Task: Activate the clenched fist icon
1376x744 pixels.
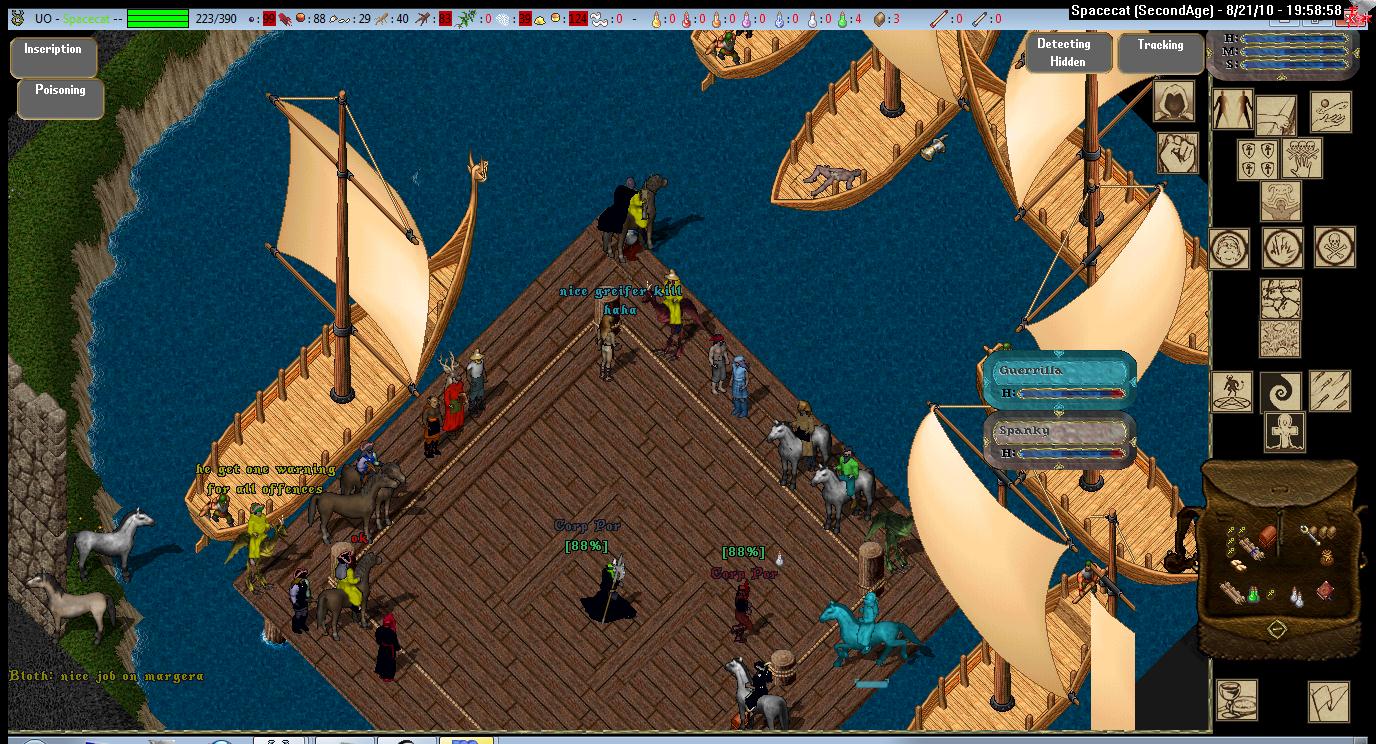Action: tap(1177, 154)
